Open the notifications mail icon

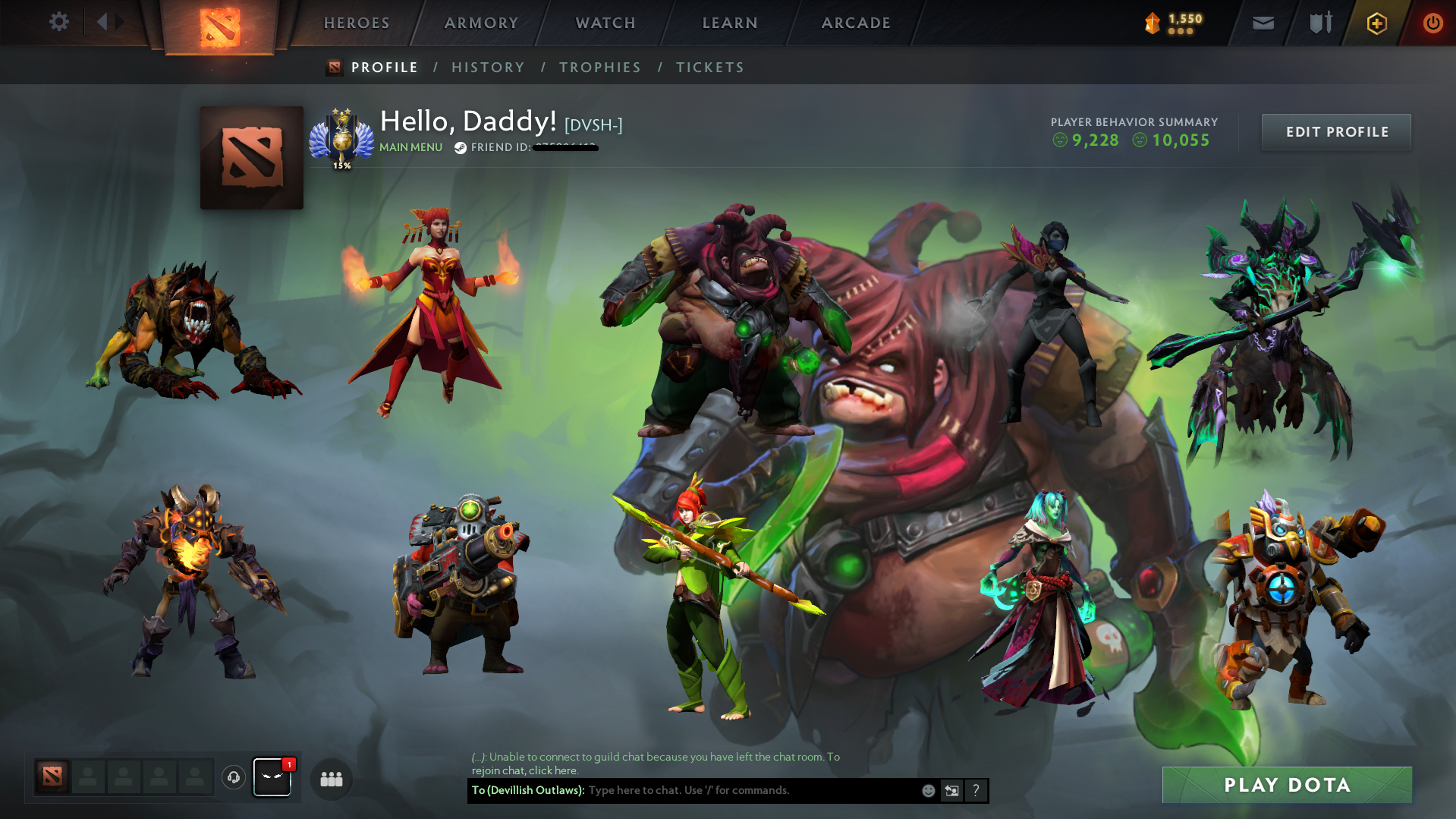1262,23
